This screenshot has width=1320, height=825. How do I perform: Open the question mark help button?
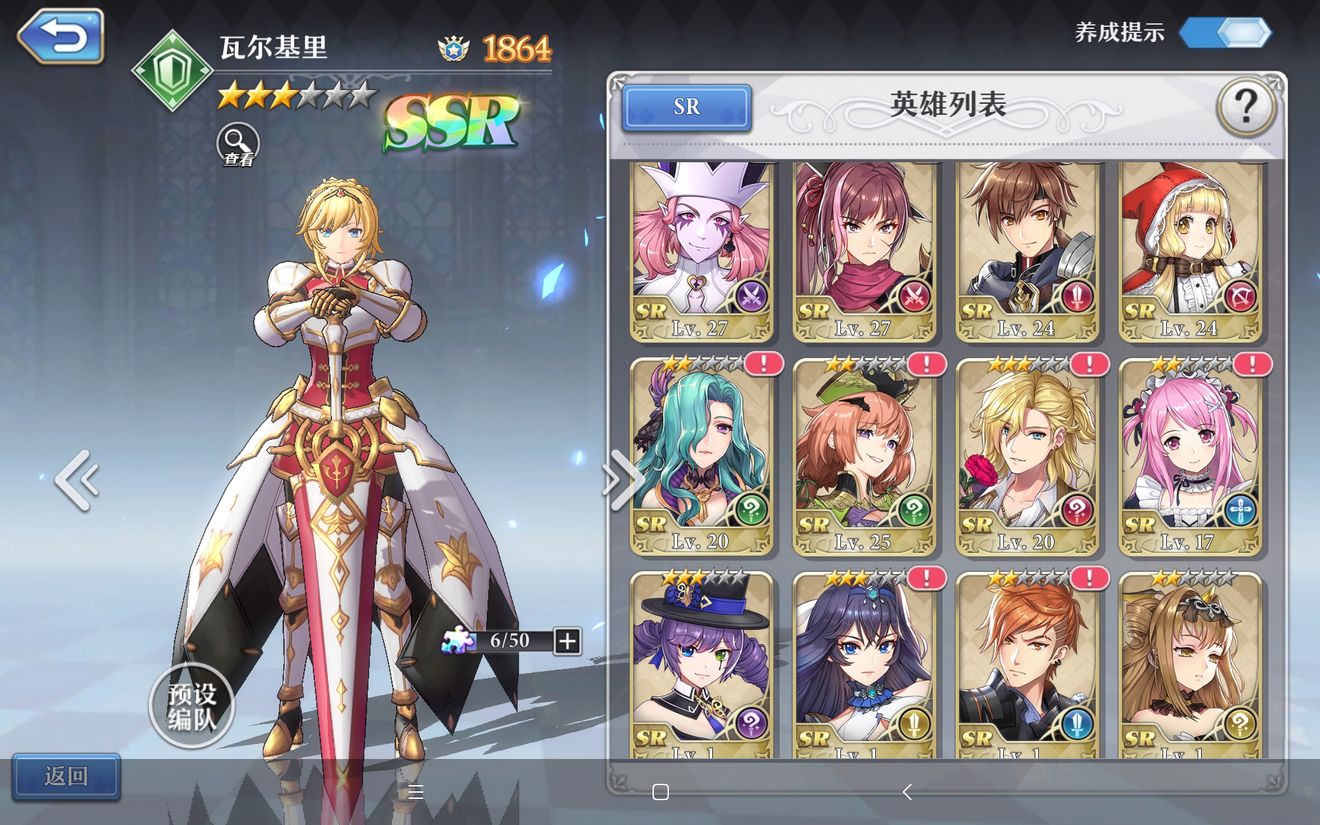pos(1246,107)
